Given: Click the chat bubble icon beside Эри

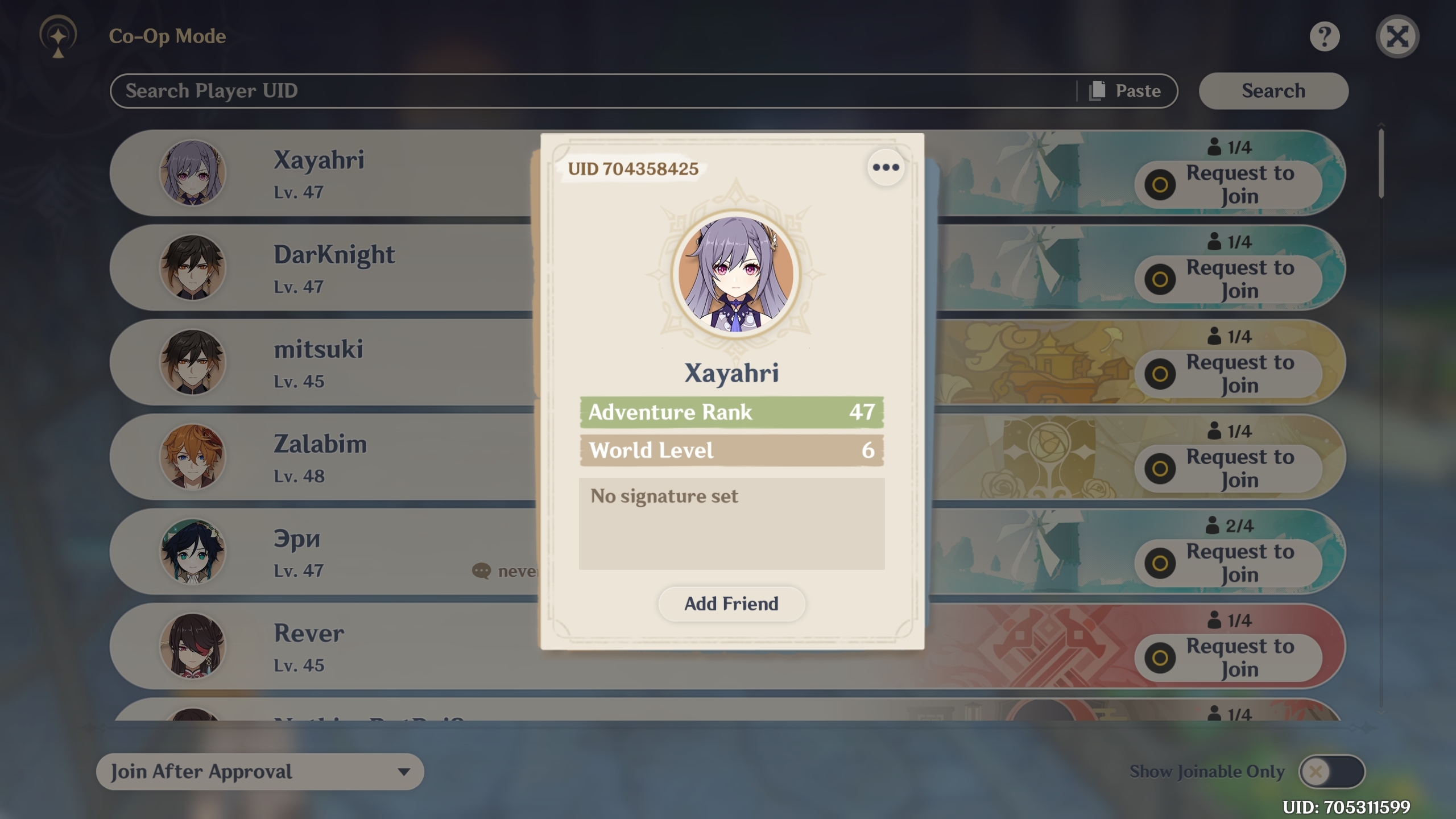Looking at the screenshot, I should [481, 572].
